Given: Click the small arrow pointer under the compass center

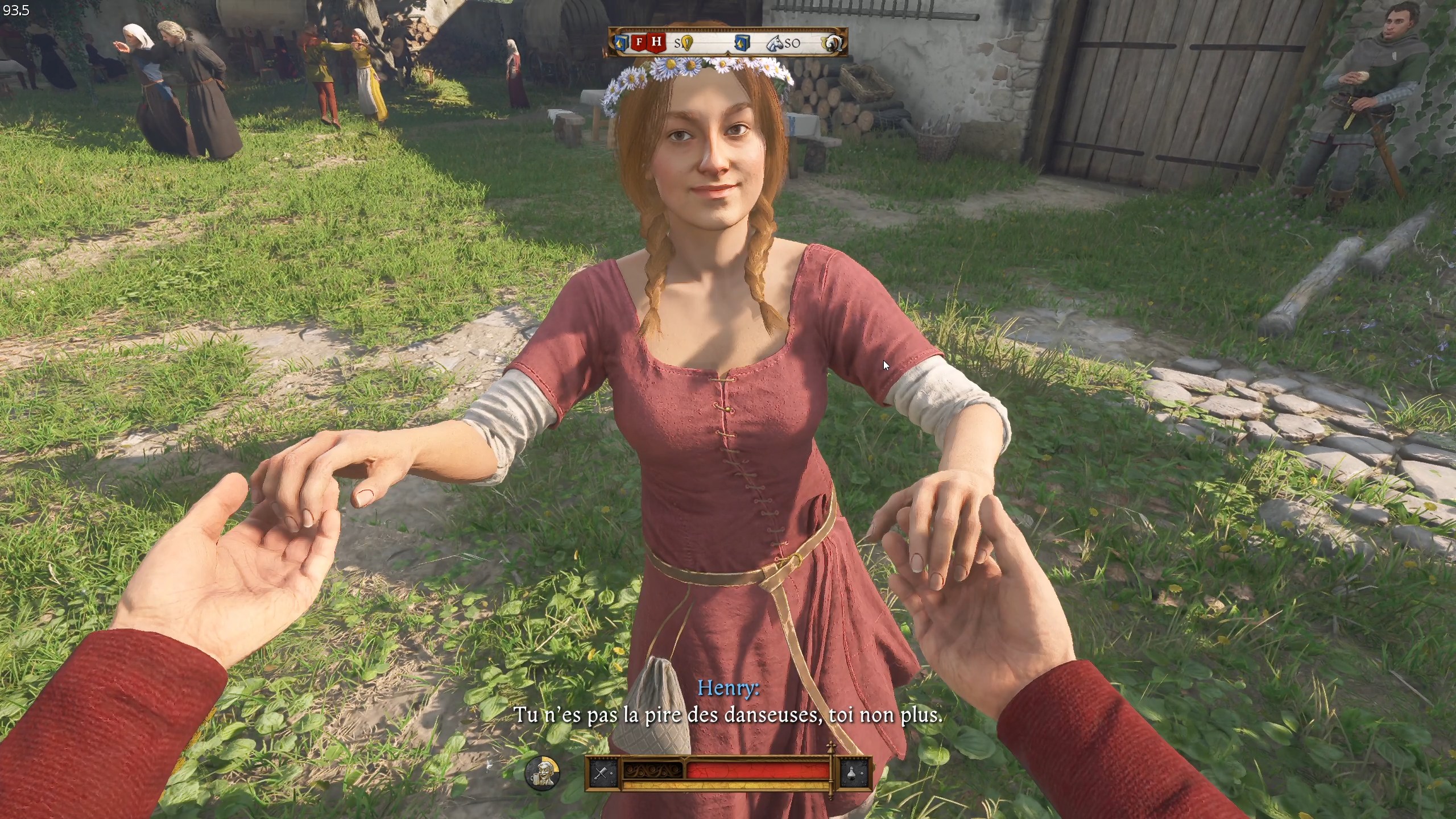Looking at the screenshot, I should click(x=728, y=55).
